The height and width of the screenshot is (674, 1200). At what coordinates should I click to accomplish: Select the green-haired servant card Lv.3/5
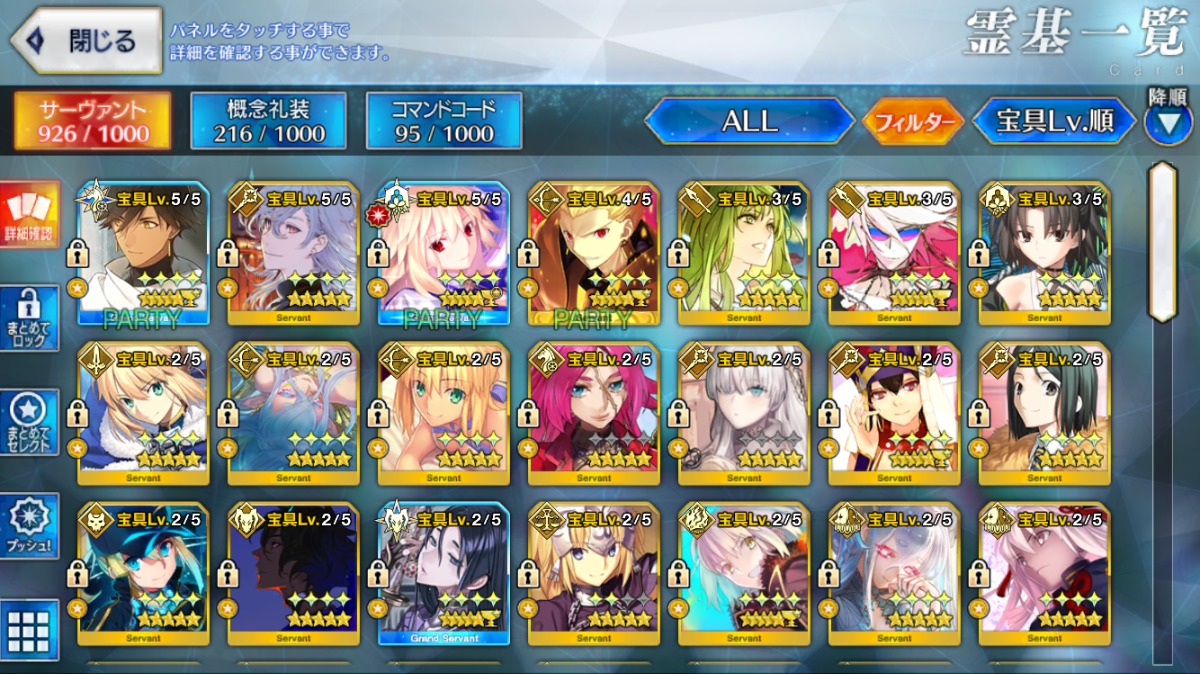pos(743,253)
